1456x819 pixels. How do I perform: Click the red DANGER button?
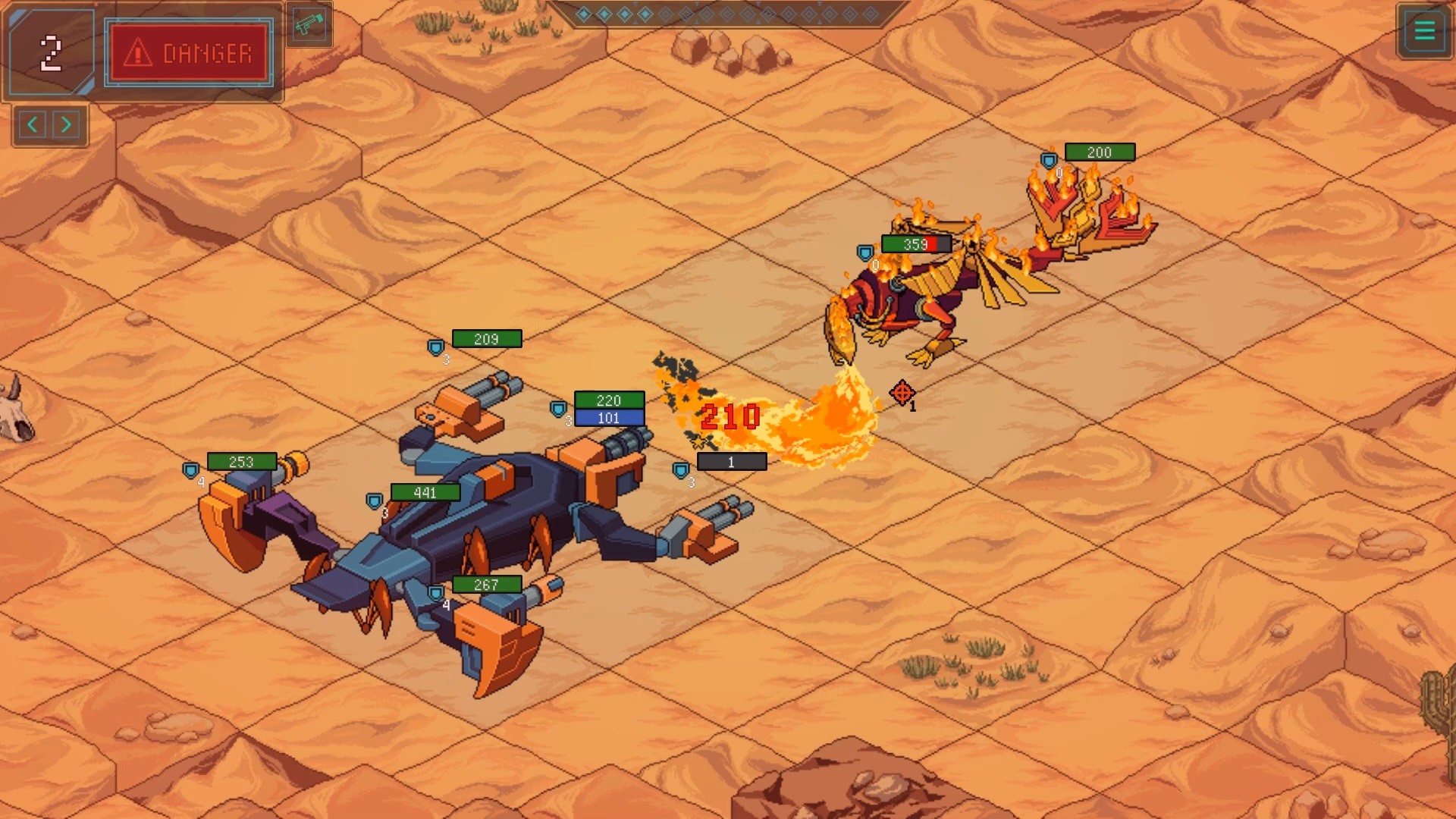point(189,53)
